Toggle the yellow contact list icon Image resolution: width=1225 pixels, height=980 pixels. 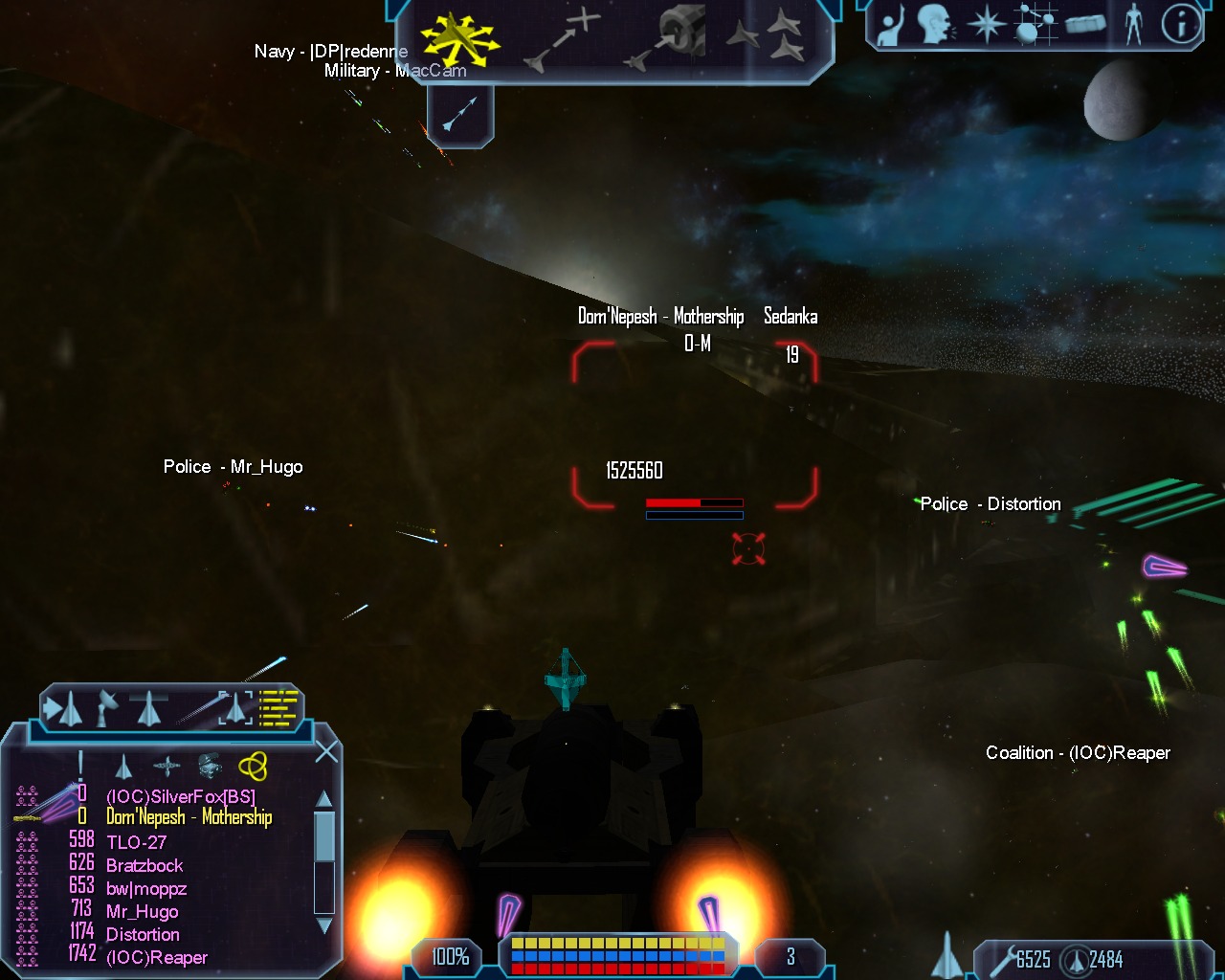click(279, 708)
